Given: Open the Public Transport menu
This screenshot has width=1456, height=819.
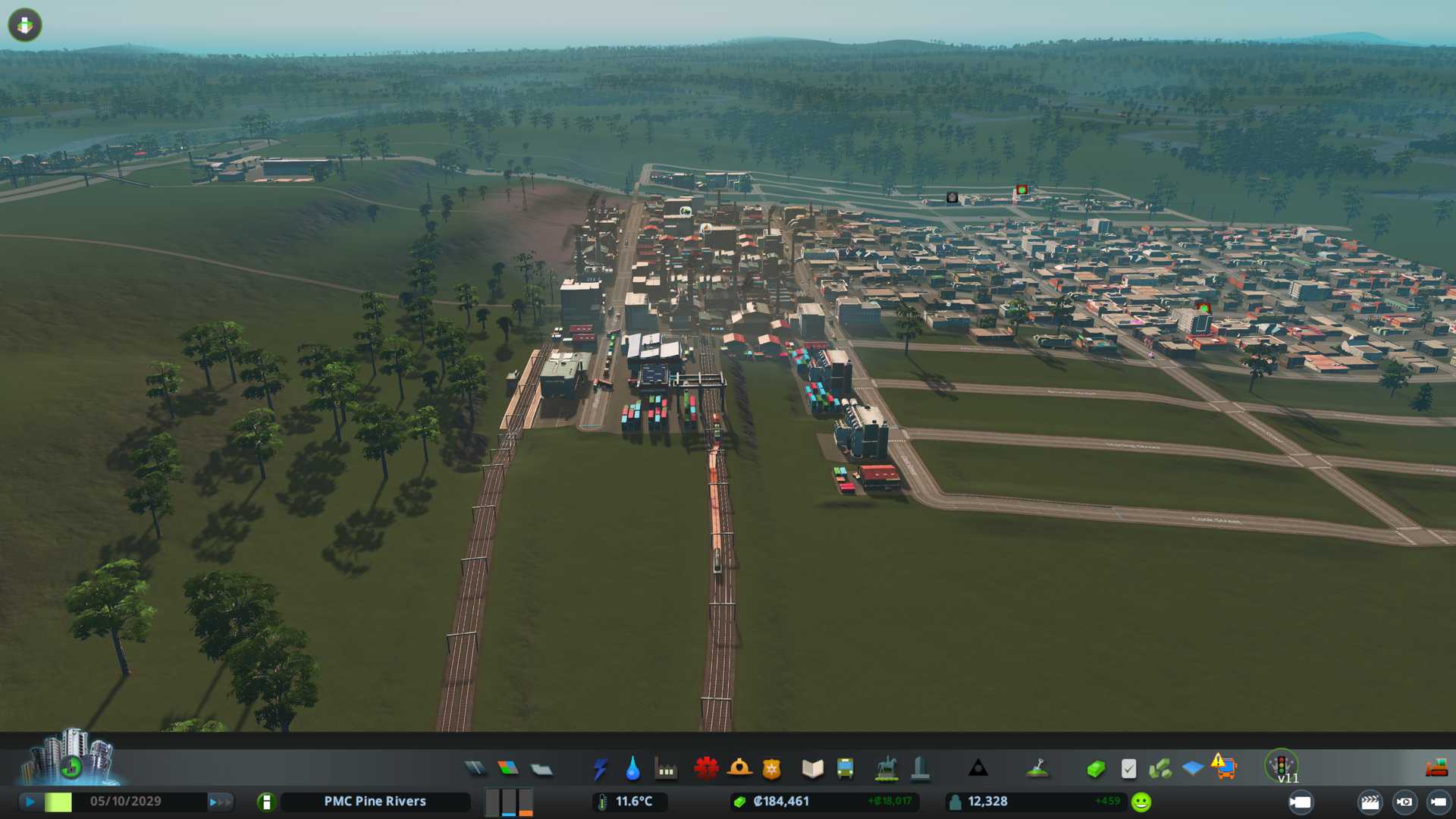Looking at the screenshot, I should 845,769.
